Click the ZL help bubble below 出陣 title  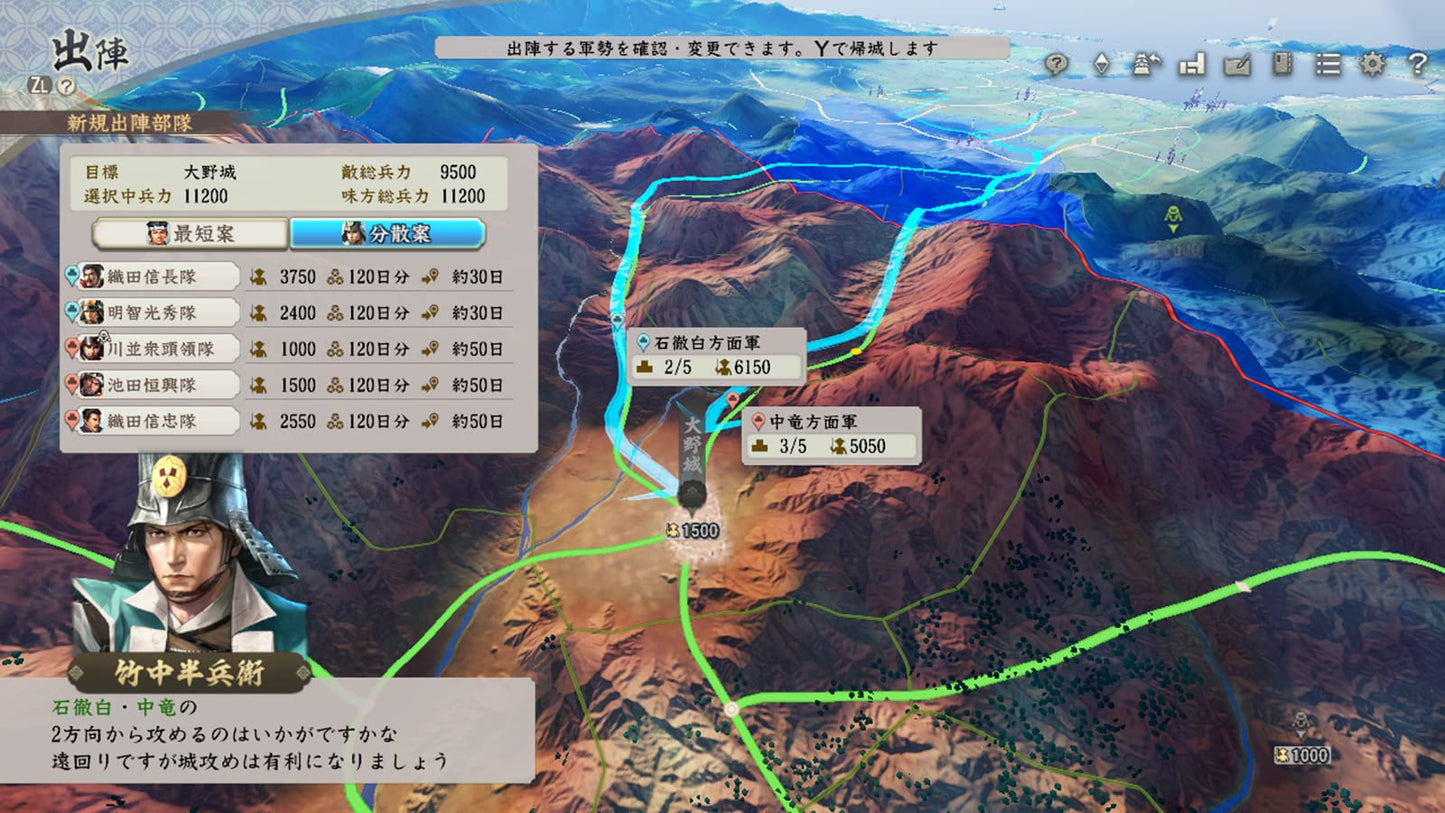65,85
